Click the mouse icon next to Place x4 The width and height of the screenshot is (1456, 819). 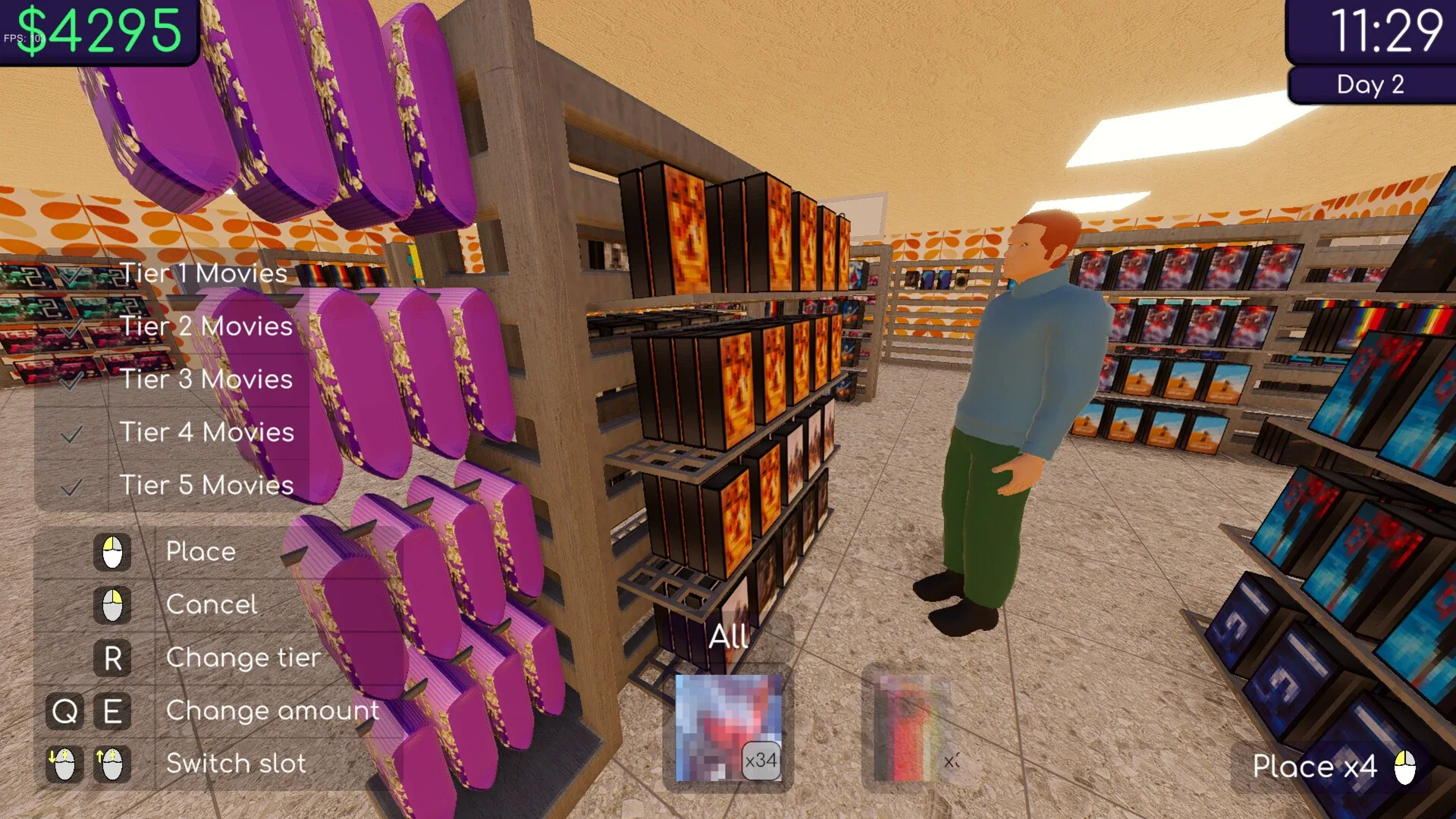[x=1407, y=767]
